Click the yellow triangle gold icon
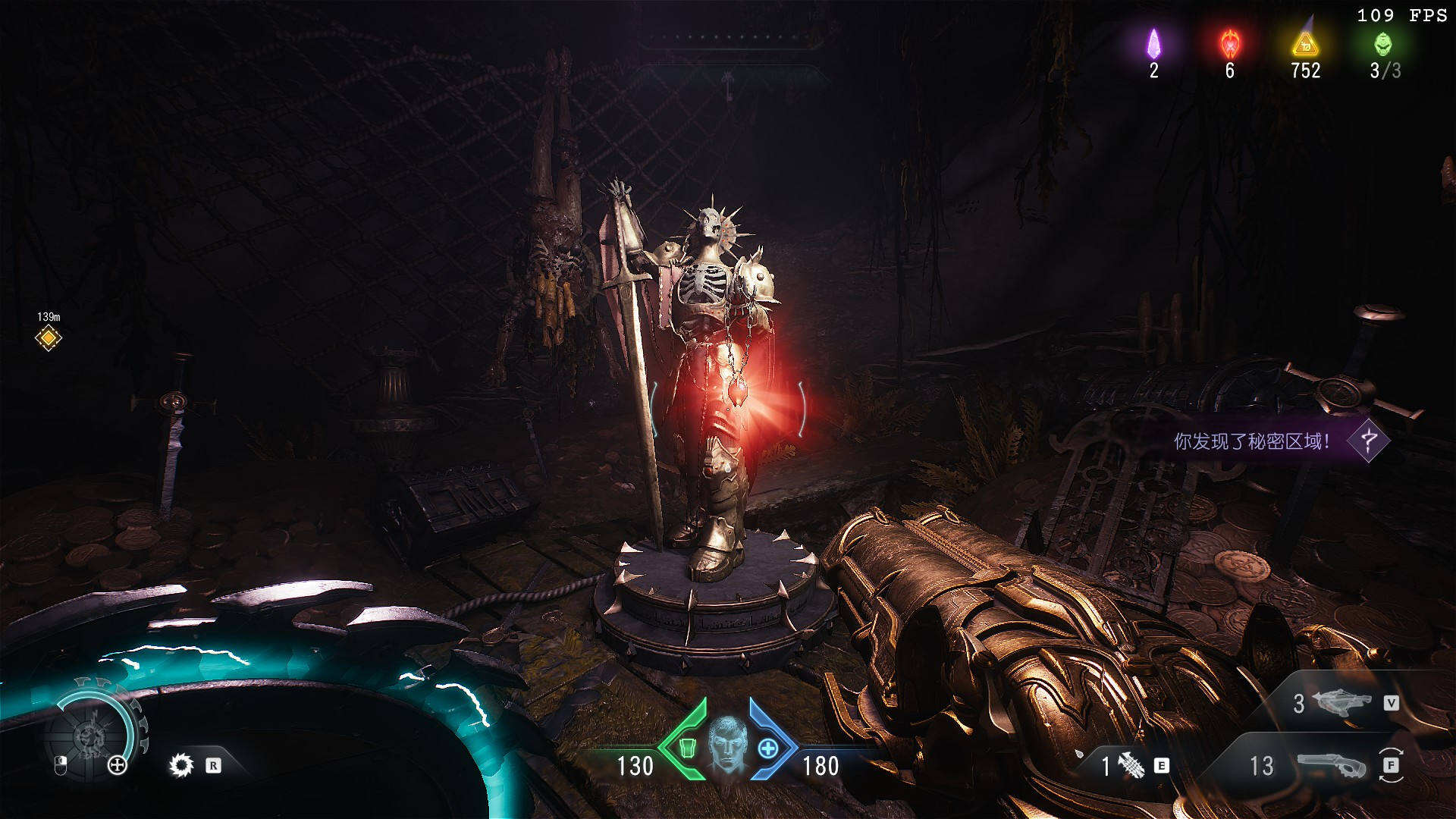Image resolution: width=1456 pixels, height=819 pixels. click(1305, 44)
